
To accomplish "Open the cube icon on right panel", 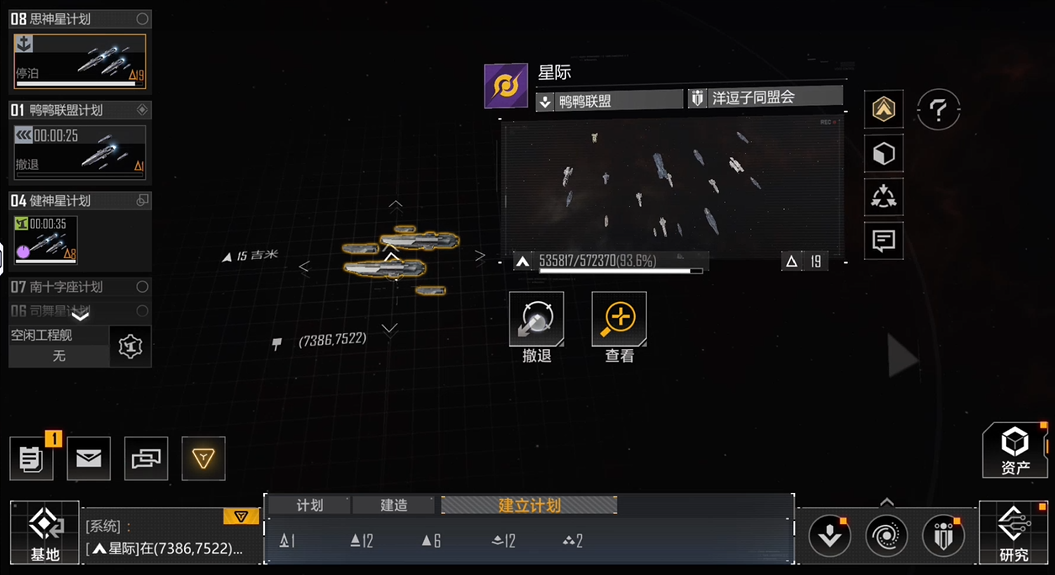I will (x=884, y=154).
